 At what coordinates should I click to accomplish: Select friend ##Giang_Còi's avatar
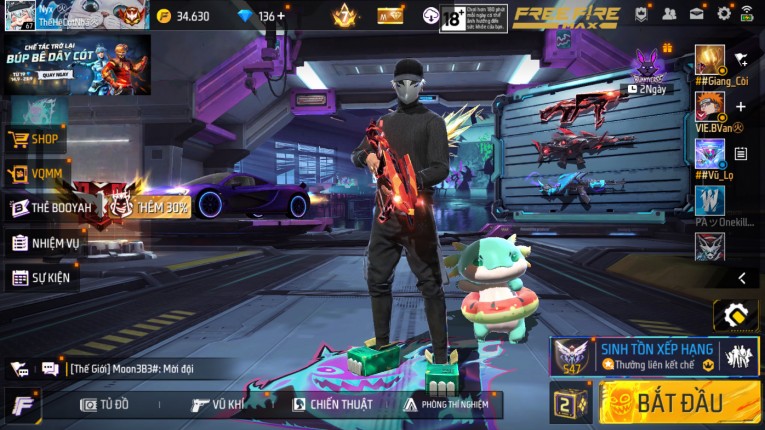coord(710,60)
